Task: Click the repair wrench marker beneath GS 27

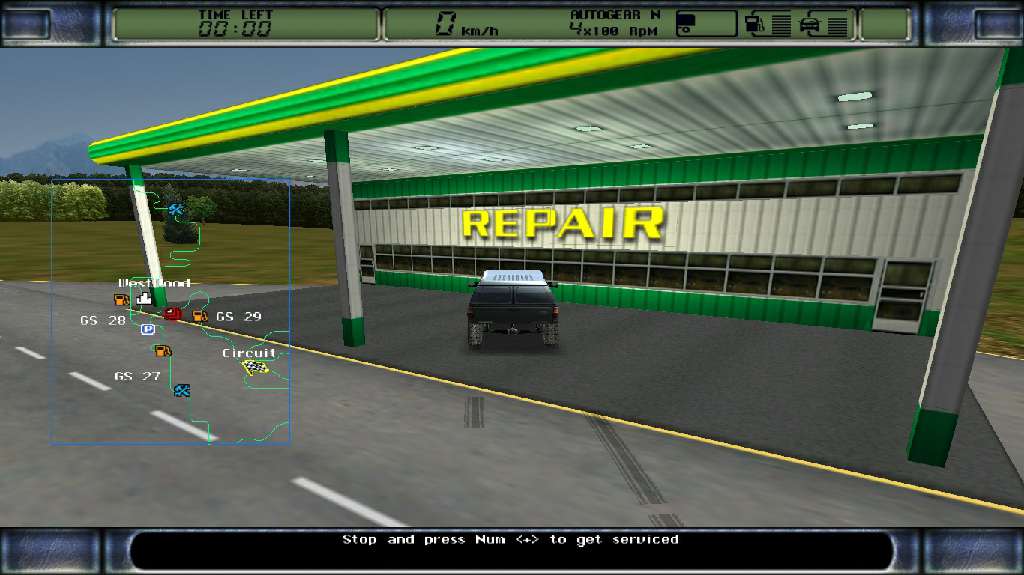Action: point(182,390)
